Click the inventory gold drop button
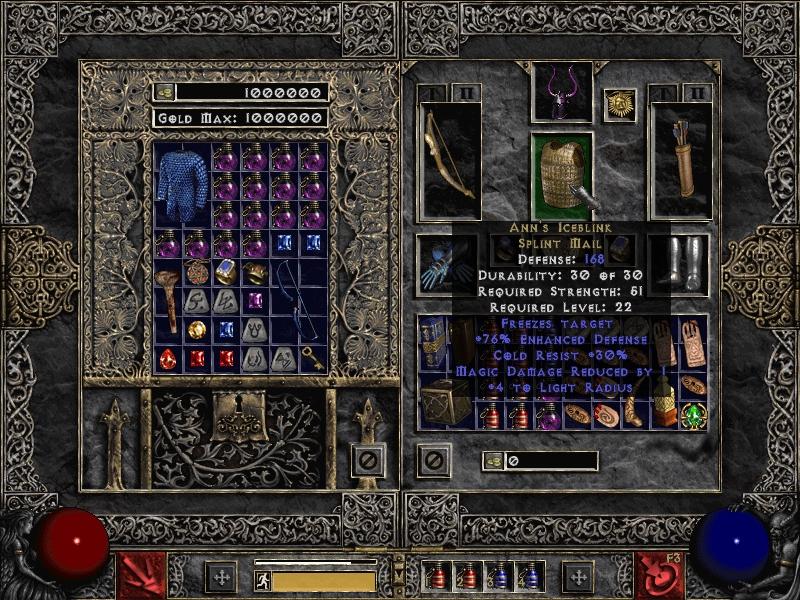Image resolution: width=800 pixels, height=600 pixels. pos(492,460)
